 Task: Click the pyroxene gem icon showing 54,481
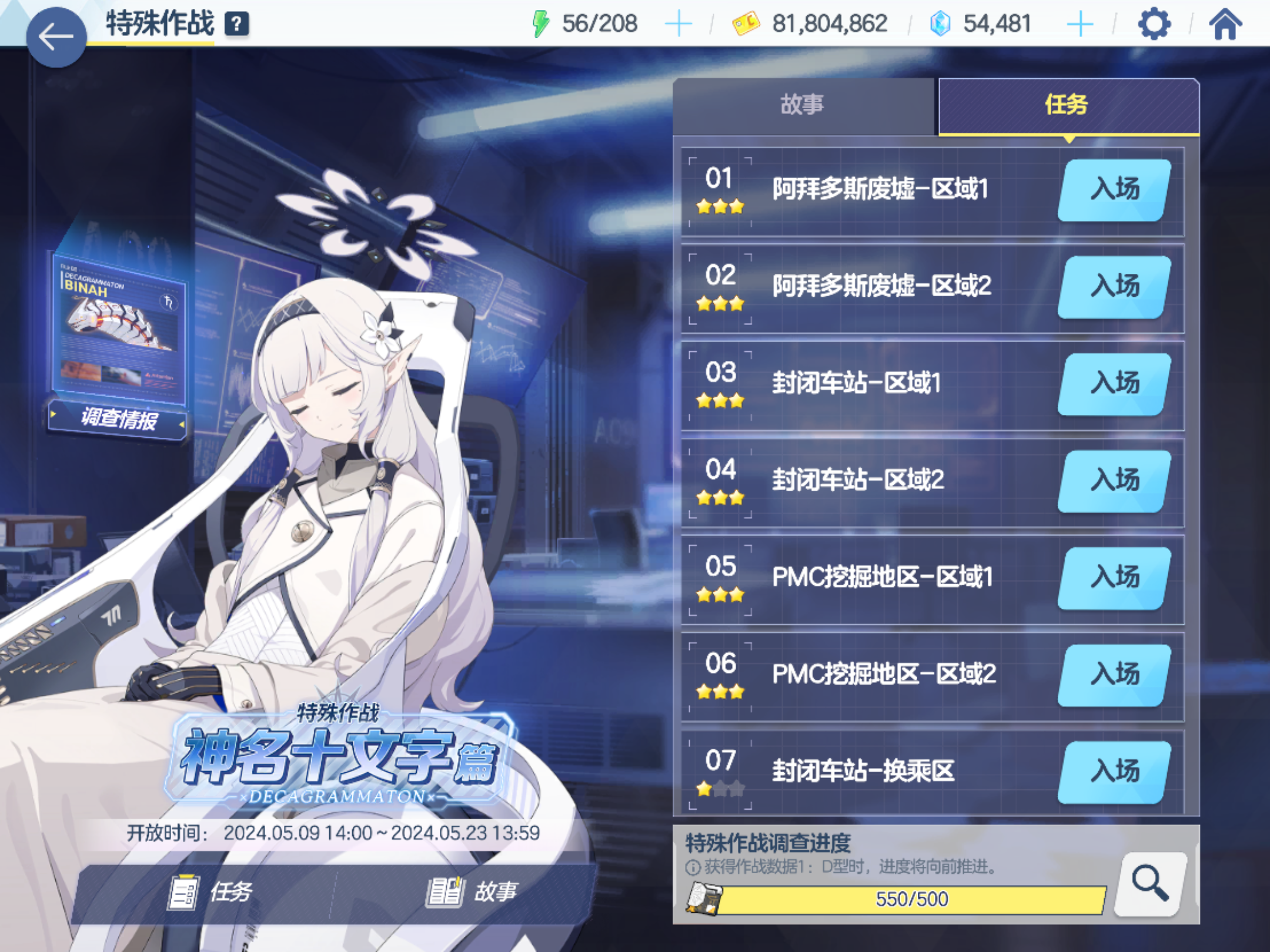[x=939, y=24]
